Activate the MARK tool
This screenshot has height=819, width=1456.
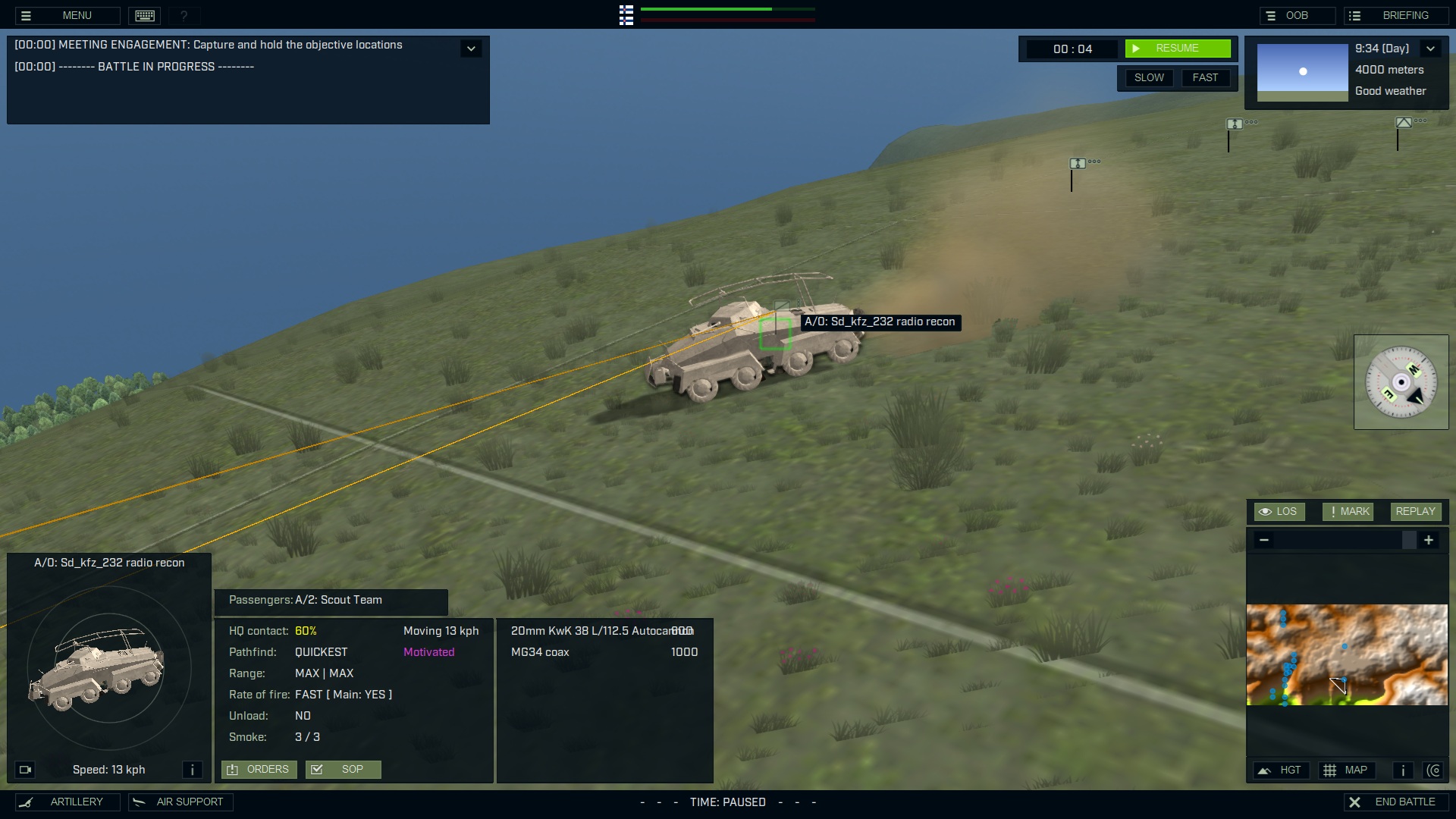point(1348,512)
